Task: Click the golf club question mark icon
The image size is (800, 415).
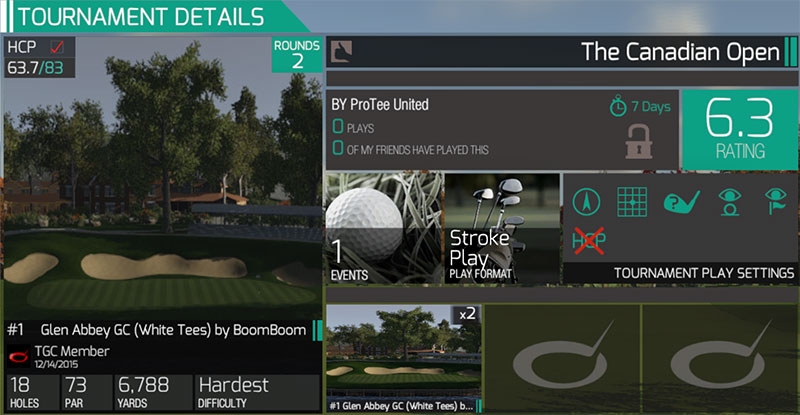Action: click(x=679, y=202)
